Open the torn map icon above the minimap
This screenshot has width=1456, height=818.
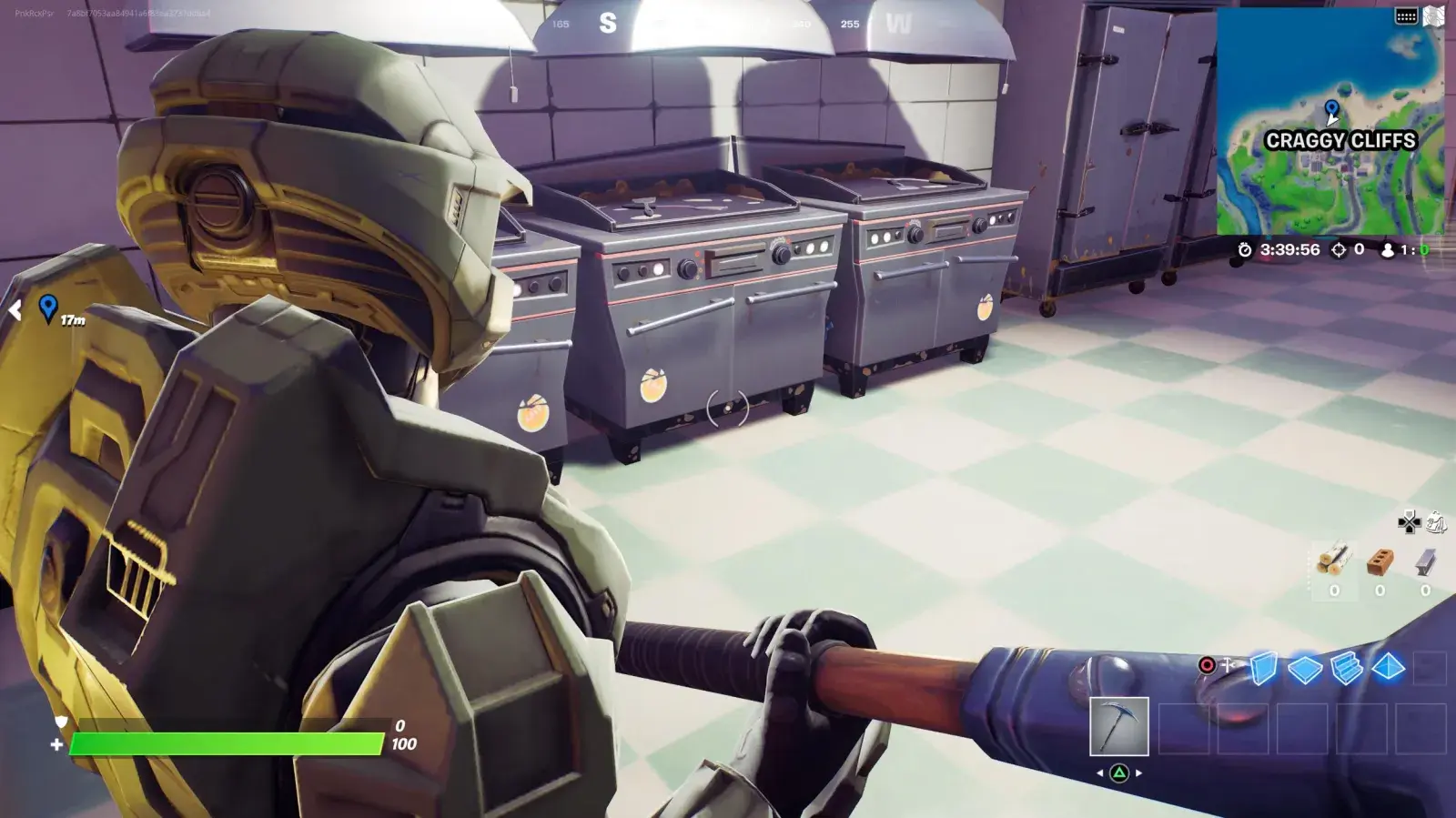pyautogui.click(x=1435, y=15)
